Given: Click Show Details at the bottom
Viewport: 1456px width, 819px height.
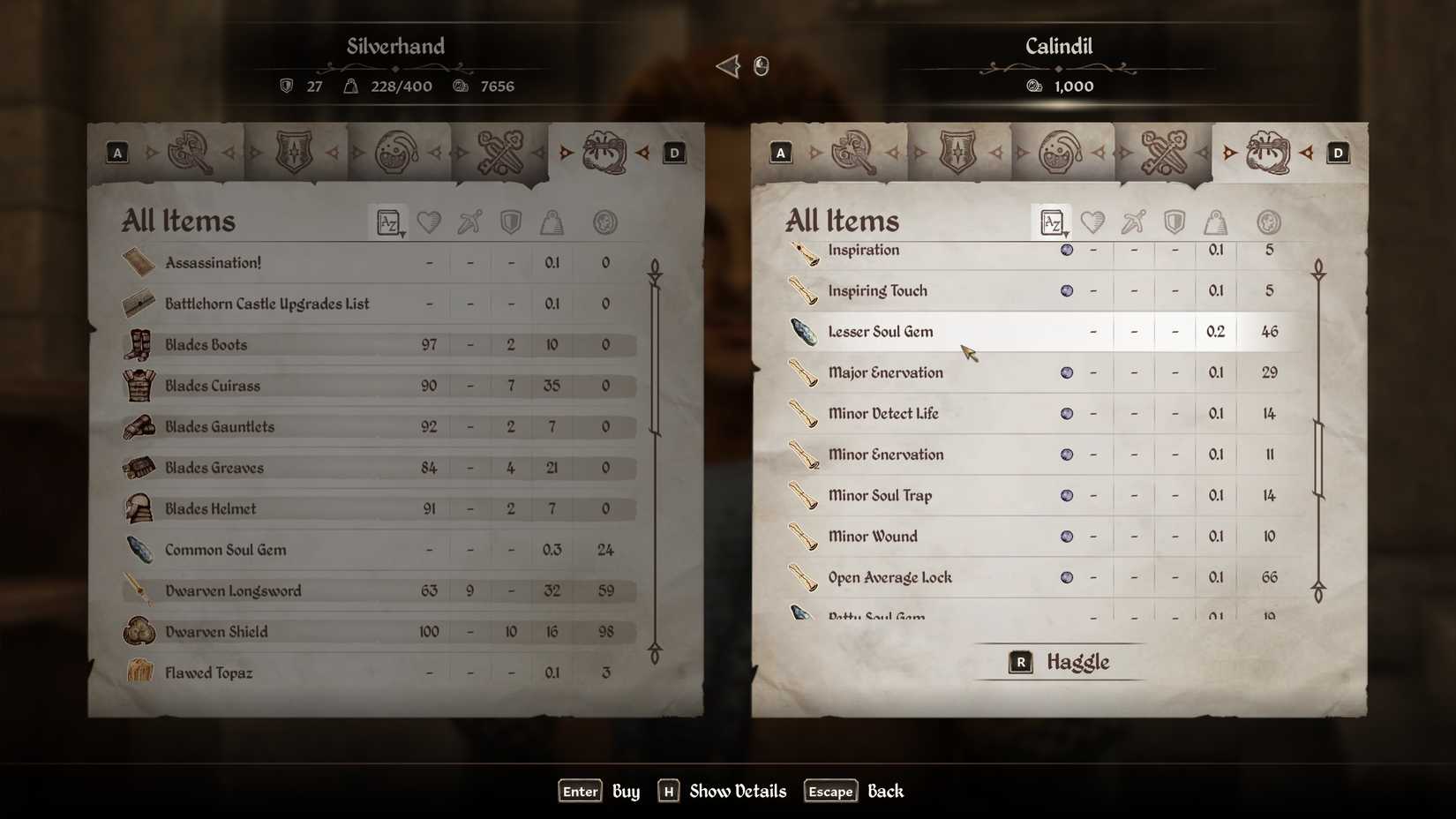Looking at the screenshot, I should 739,791.
